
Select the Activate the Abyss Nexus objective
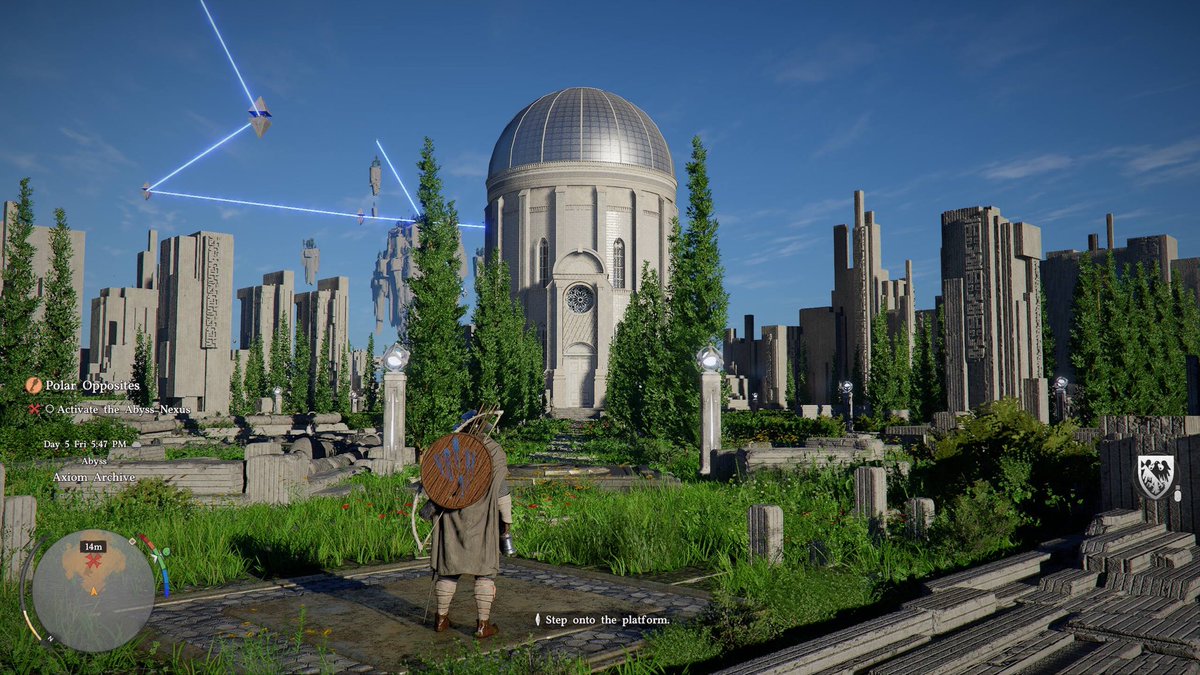point(118,409)
